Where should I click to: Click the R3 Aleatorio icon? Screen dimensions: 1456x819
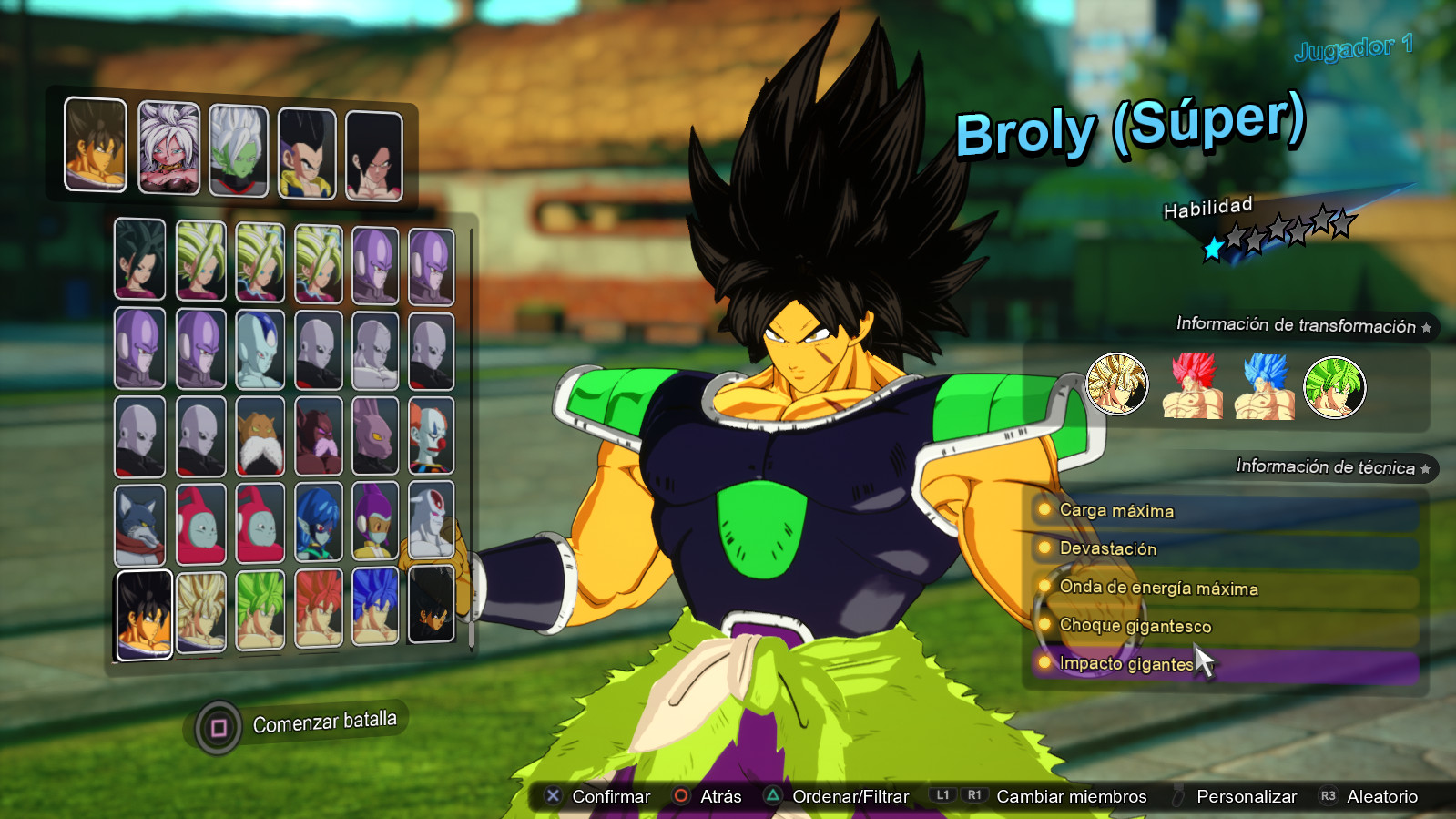1328,795
